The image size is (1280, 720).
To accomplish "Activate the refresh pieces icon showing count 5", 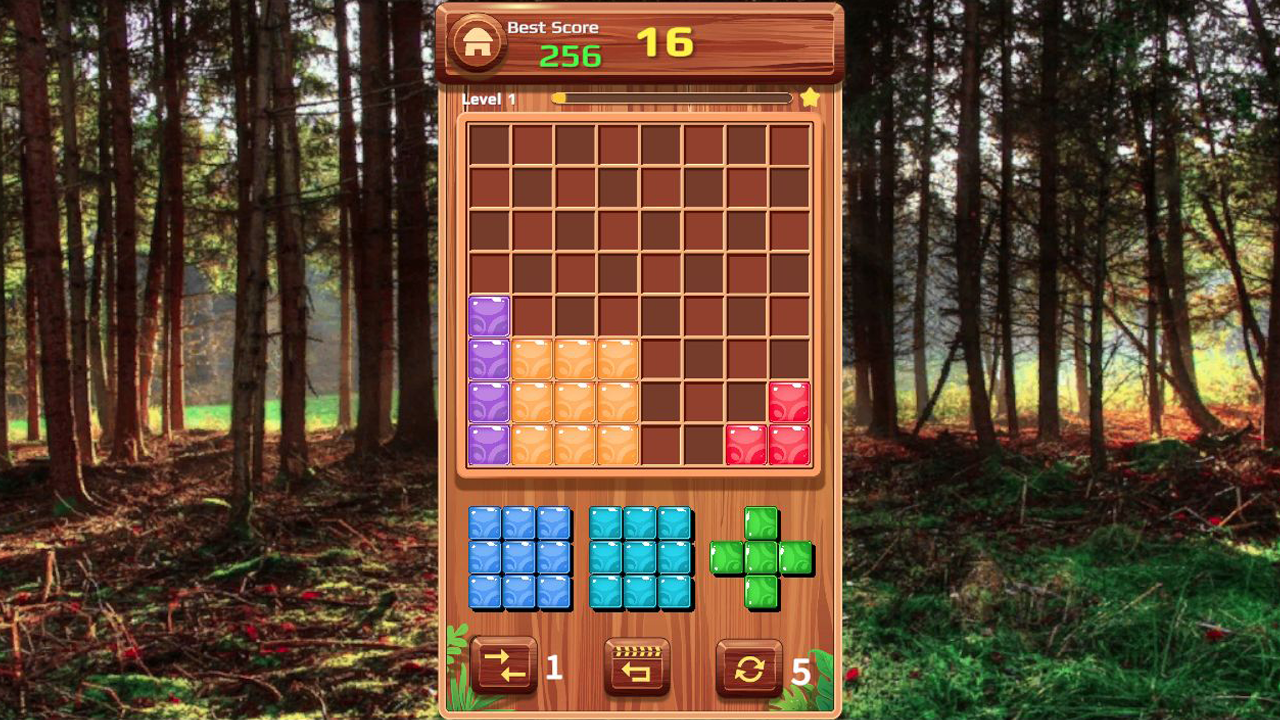I will click(x=751, y=666).
